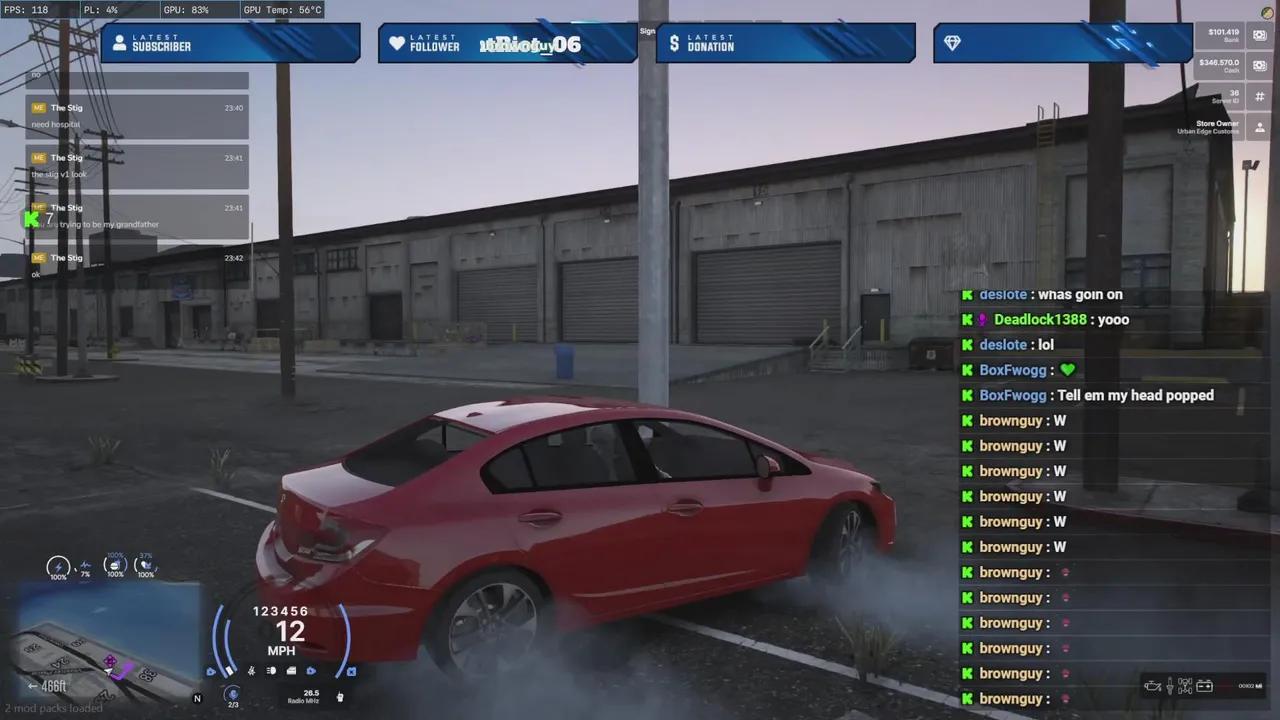
Task: Select the cash money icon
Action: (x=1258, y=64)
